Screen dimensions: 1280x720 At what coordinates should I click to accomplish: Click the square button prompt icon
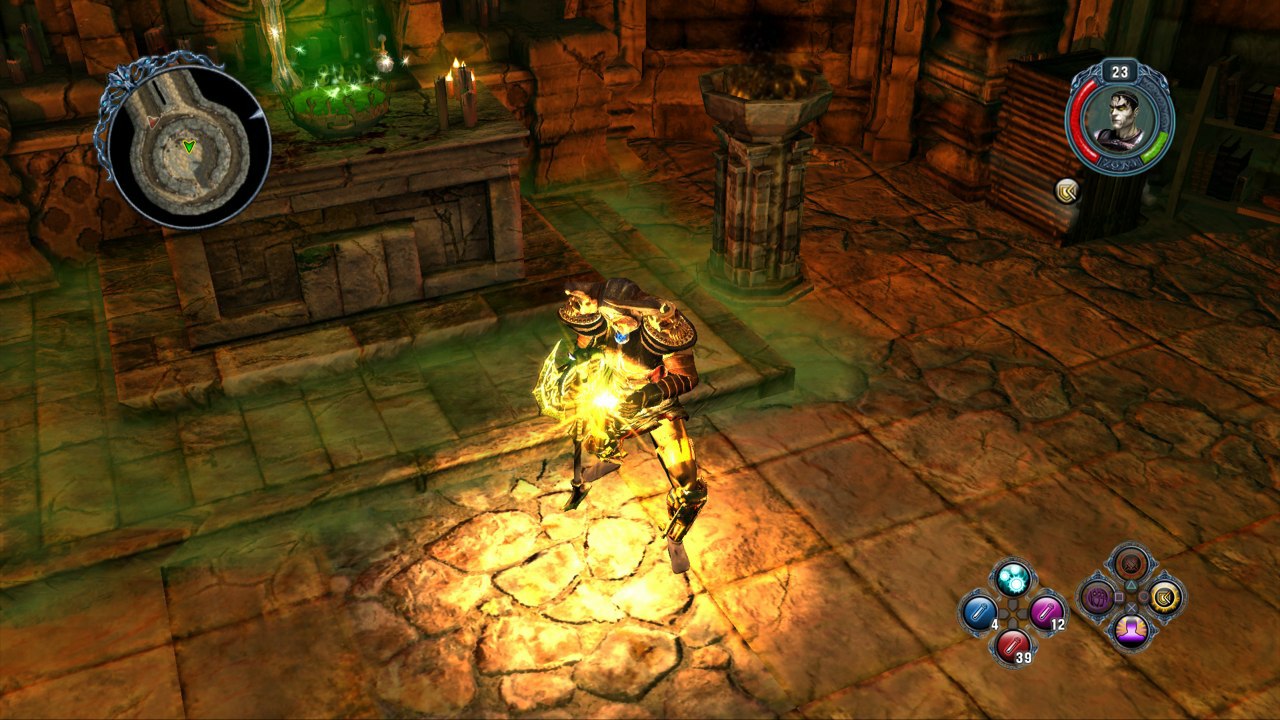(x=1120, y=596)
